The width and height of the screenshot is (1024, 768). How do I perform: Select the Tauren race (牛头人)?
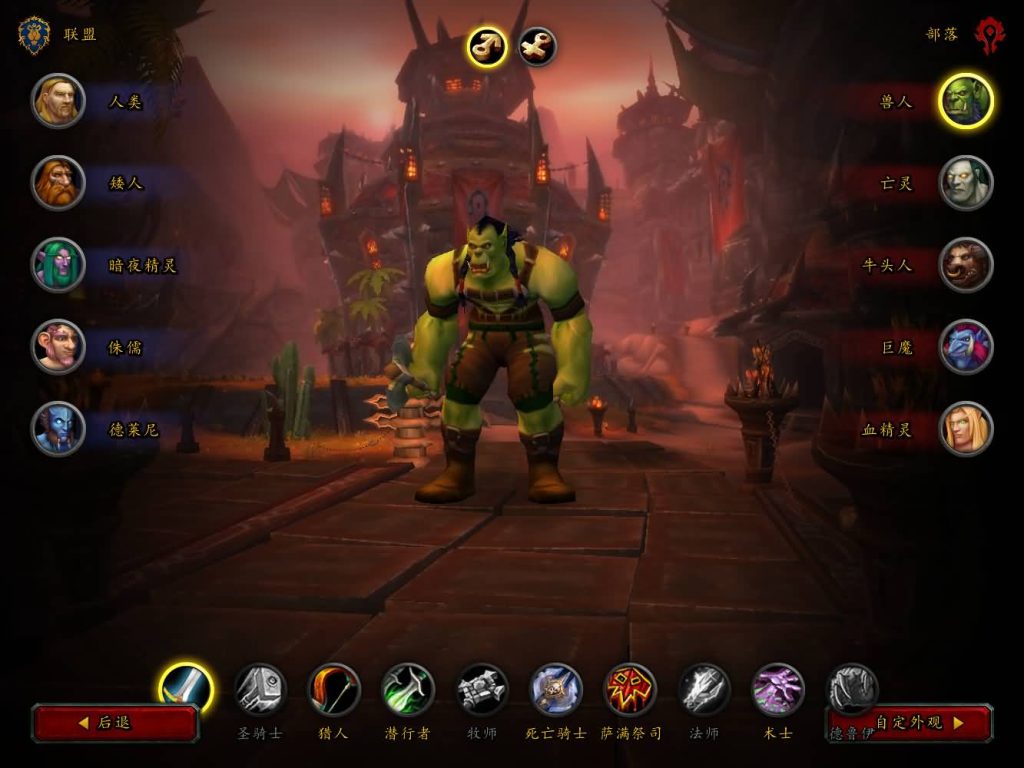[966, 265]
